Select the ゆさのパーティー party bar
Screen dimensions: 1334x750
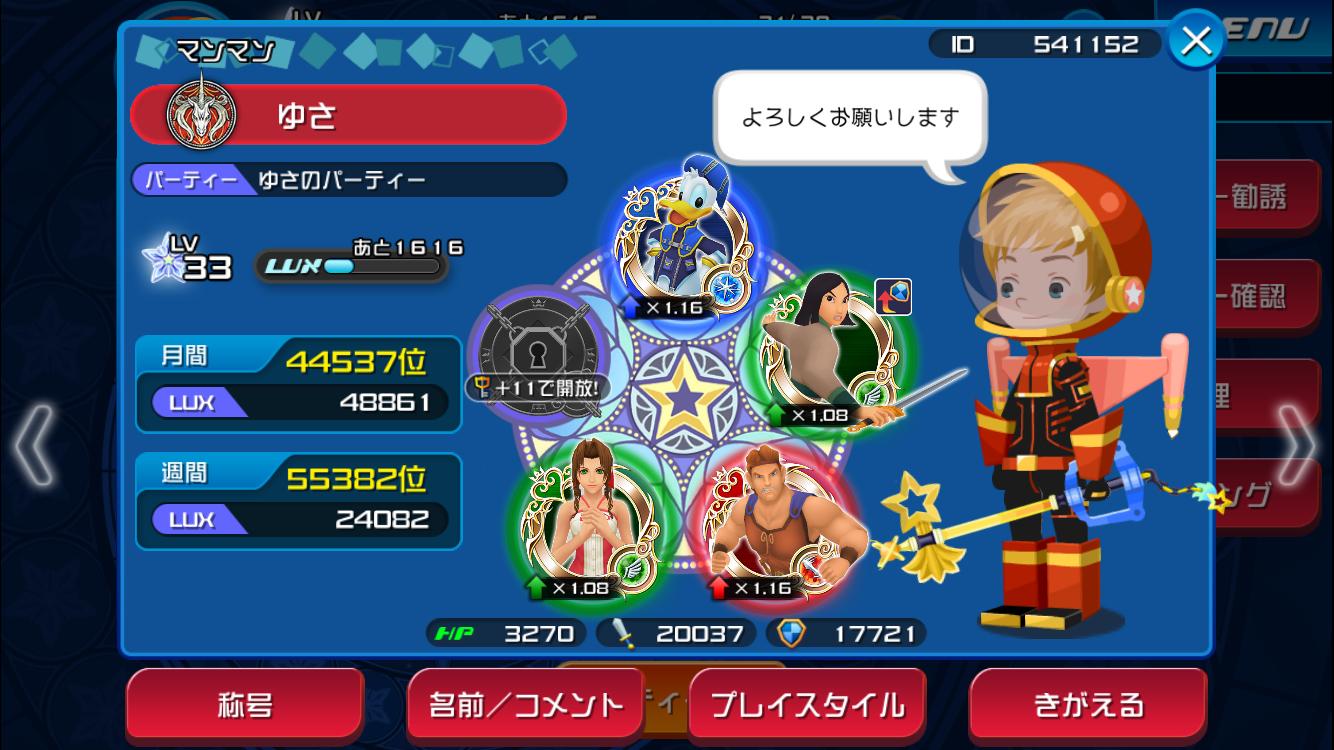tap(349, 180)
